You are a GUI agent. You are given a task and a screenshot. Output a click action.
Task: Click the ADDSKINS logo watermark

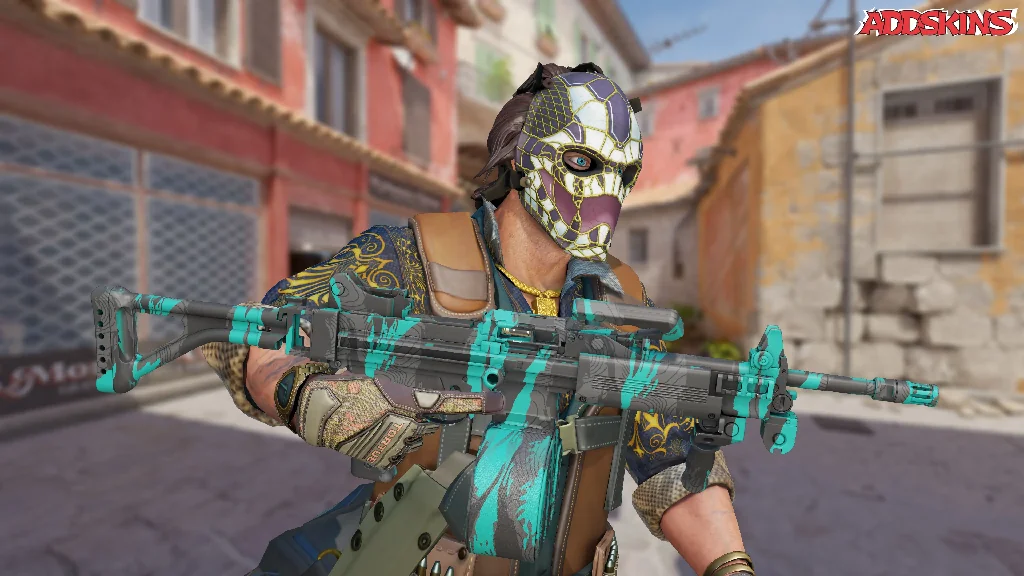tap(937, 23)
